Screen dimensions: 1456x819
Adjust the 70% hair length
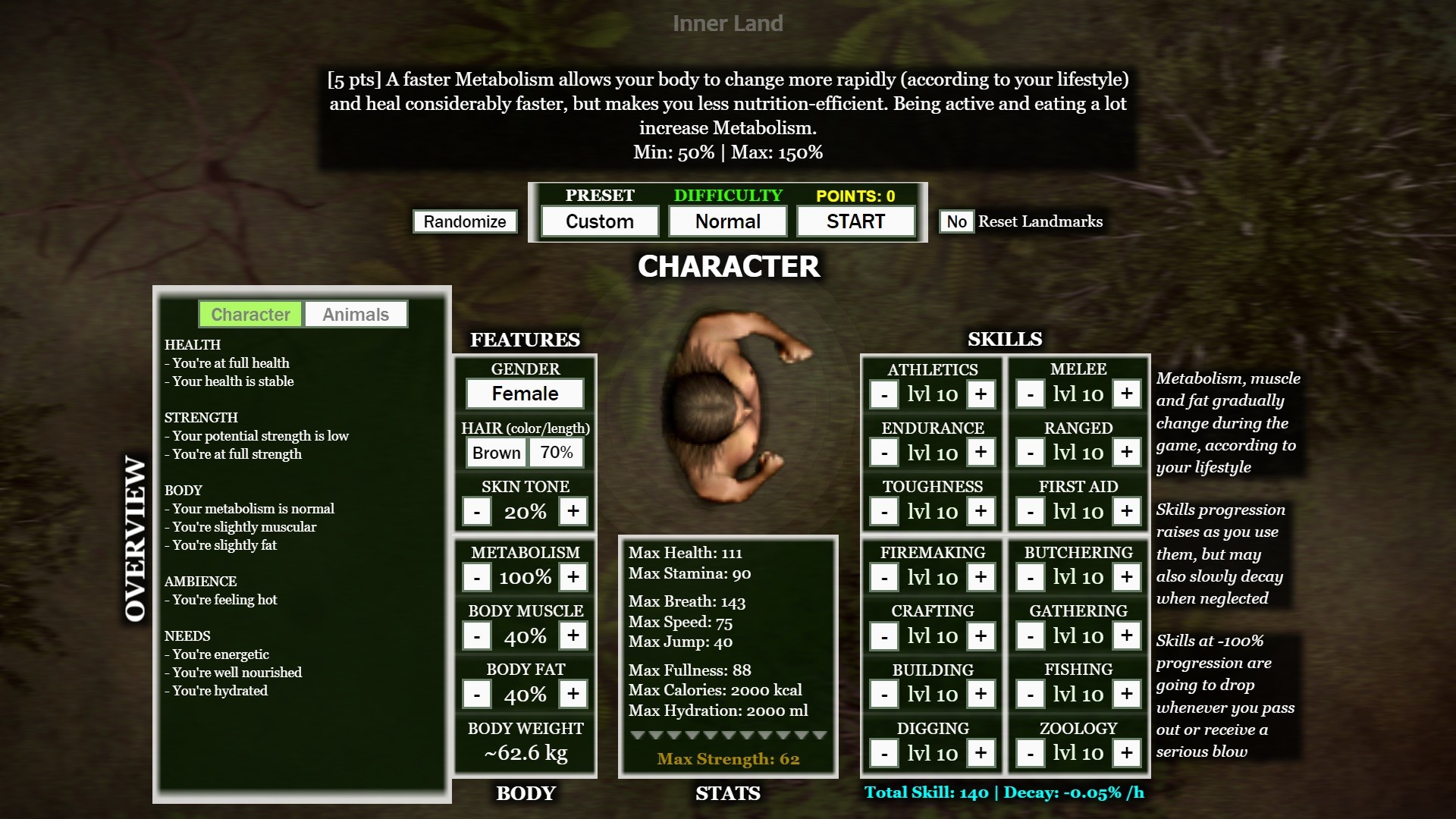tap(557, 453)
